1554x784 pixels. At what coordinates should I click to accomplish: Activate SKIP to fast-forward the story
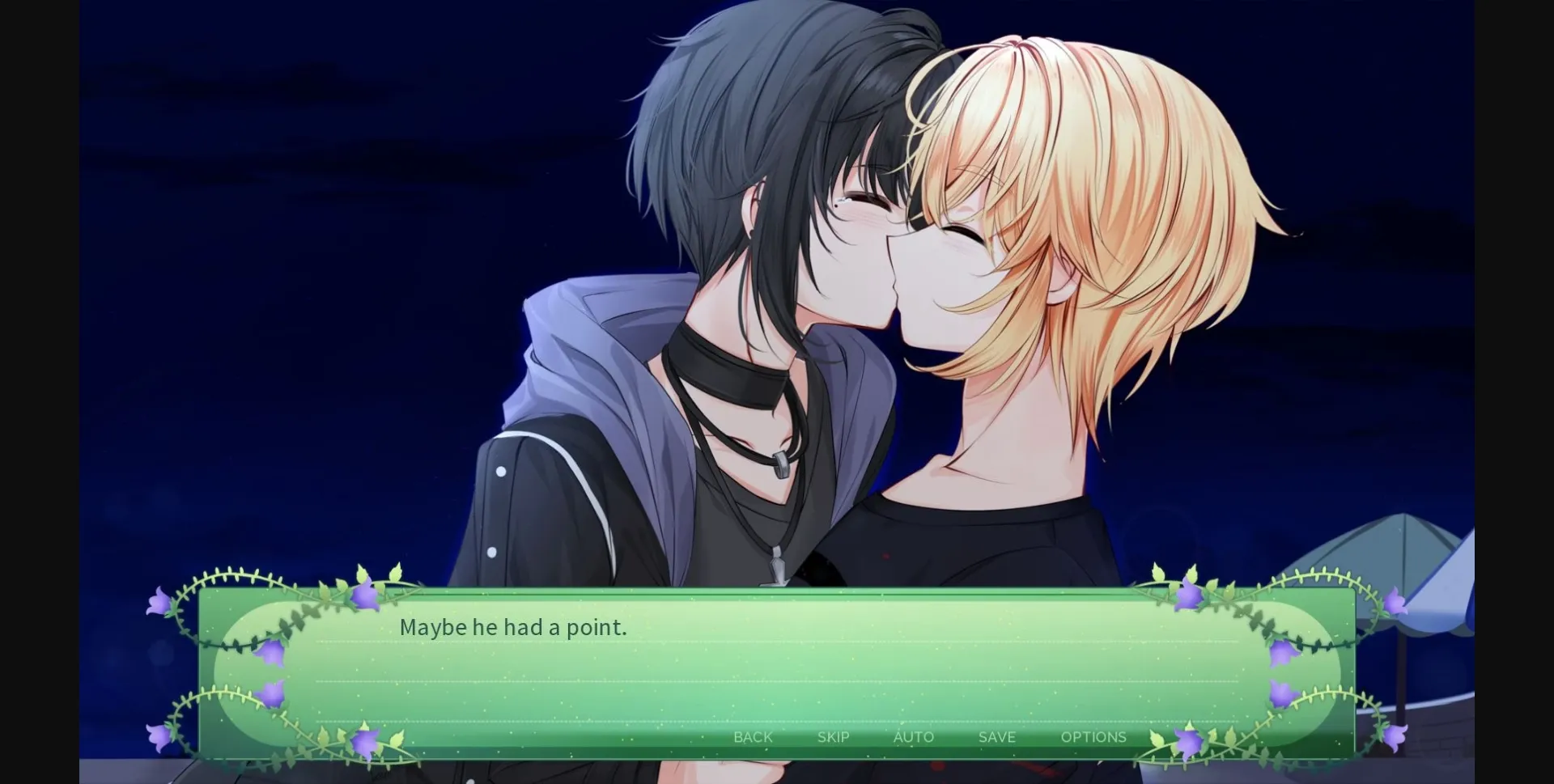[x=833, y=737]
